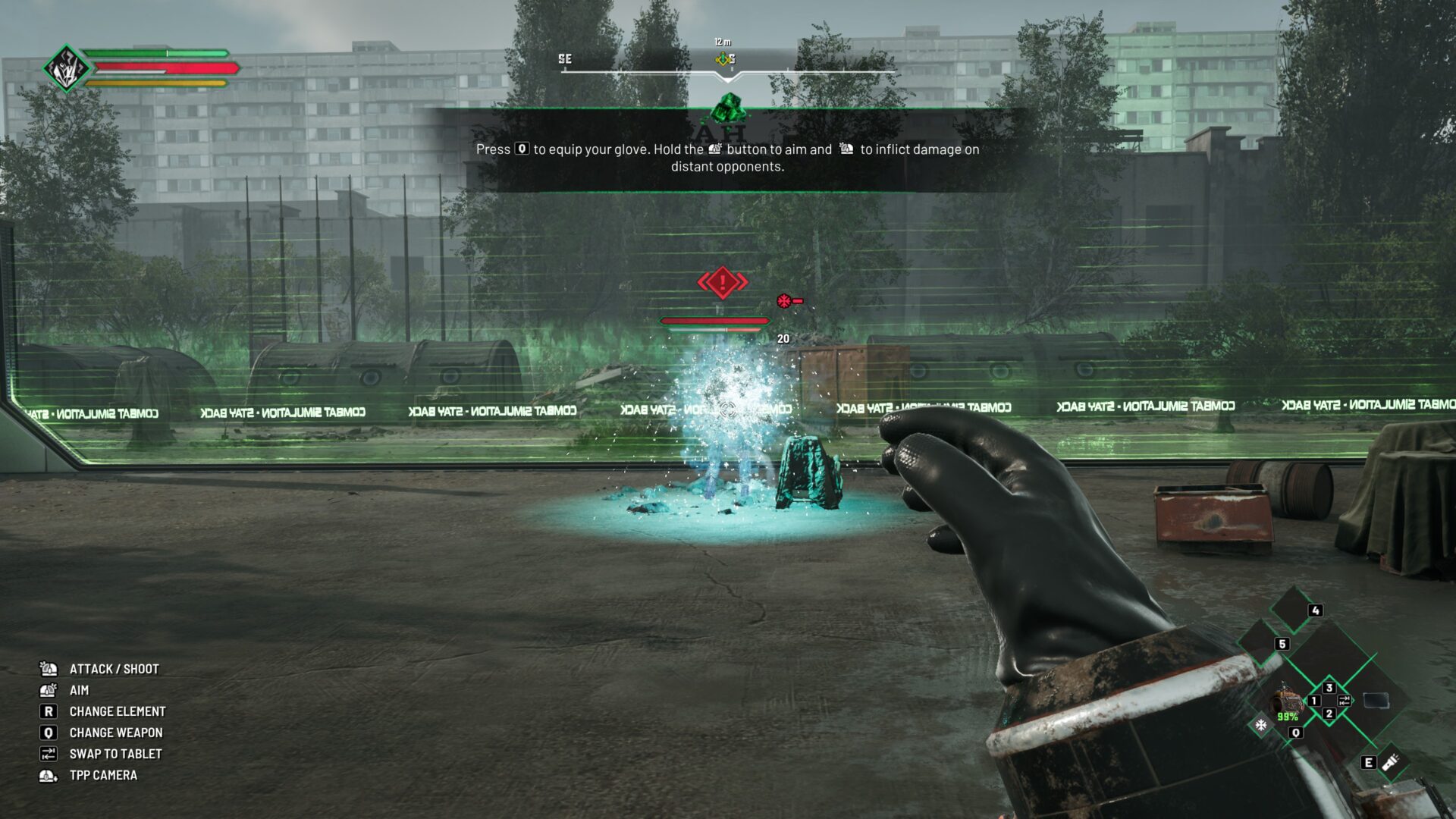Click the green crystal icon above the tutorial
The width and height of the screenshot is (1456, 819).
pos(729,108)
